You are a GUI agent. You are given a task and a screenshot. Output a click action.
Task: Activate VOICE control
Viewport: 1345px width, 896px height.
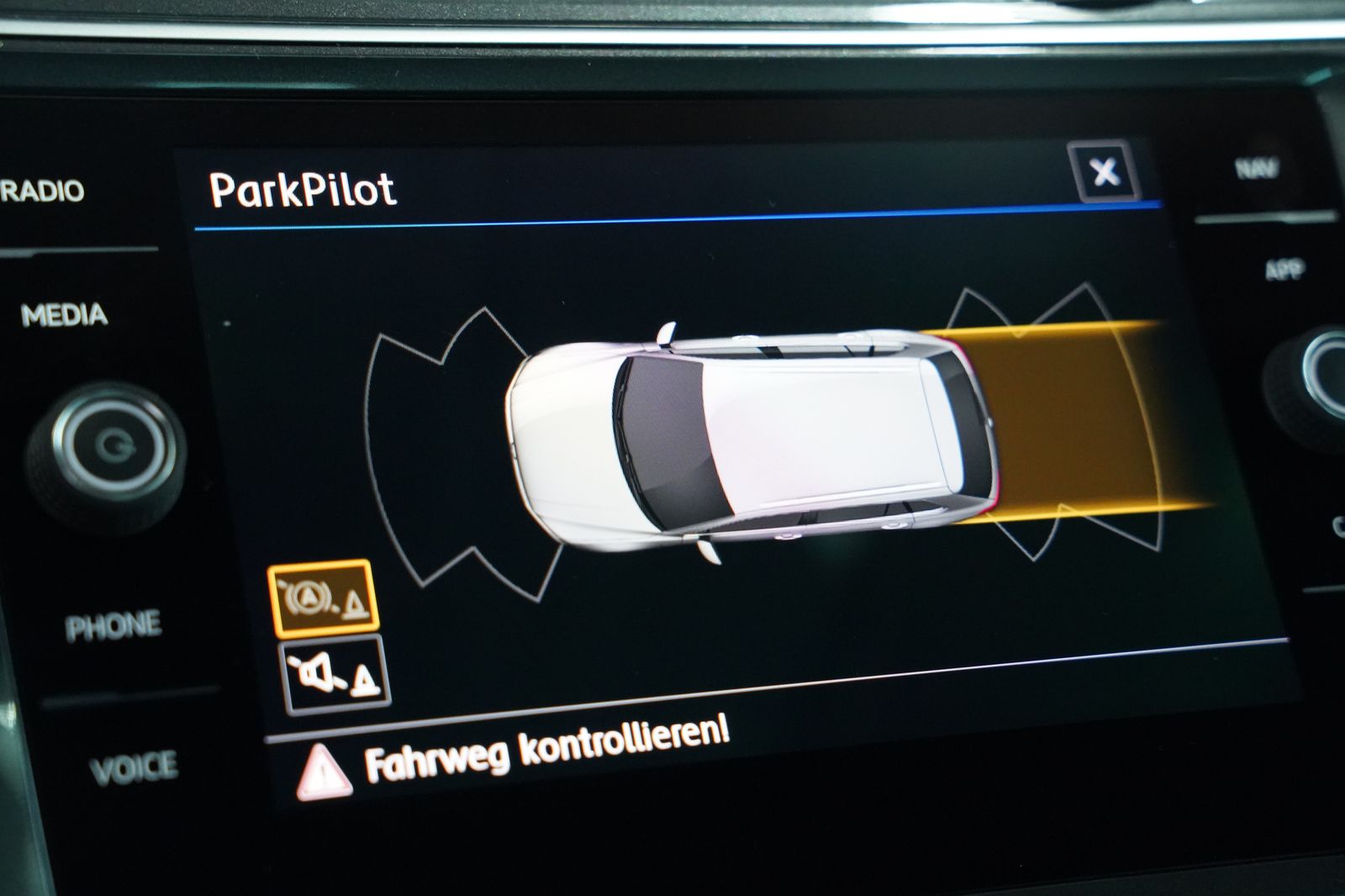(134, 768)
